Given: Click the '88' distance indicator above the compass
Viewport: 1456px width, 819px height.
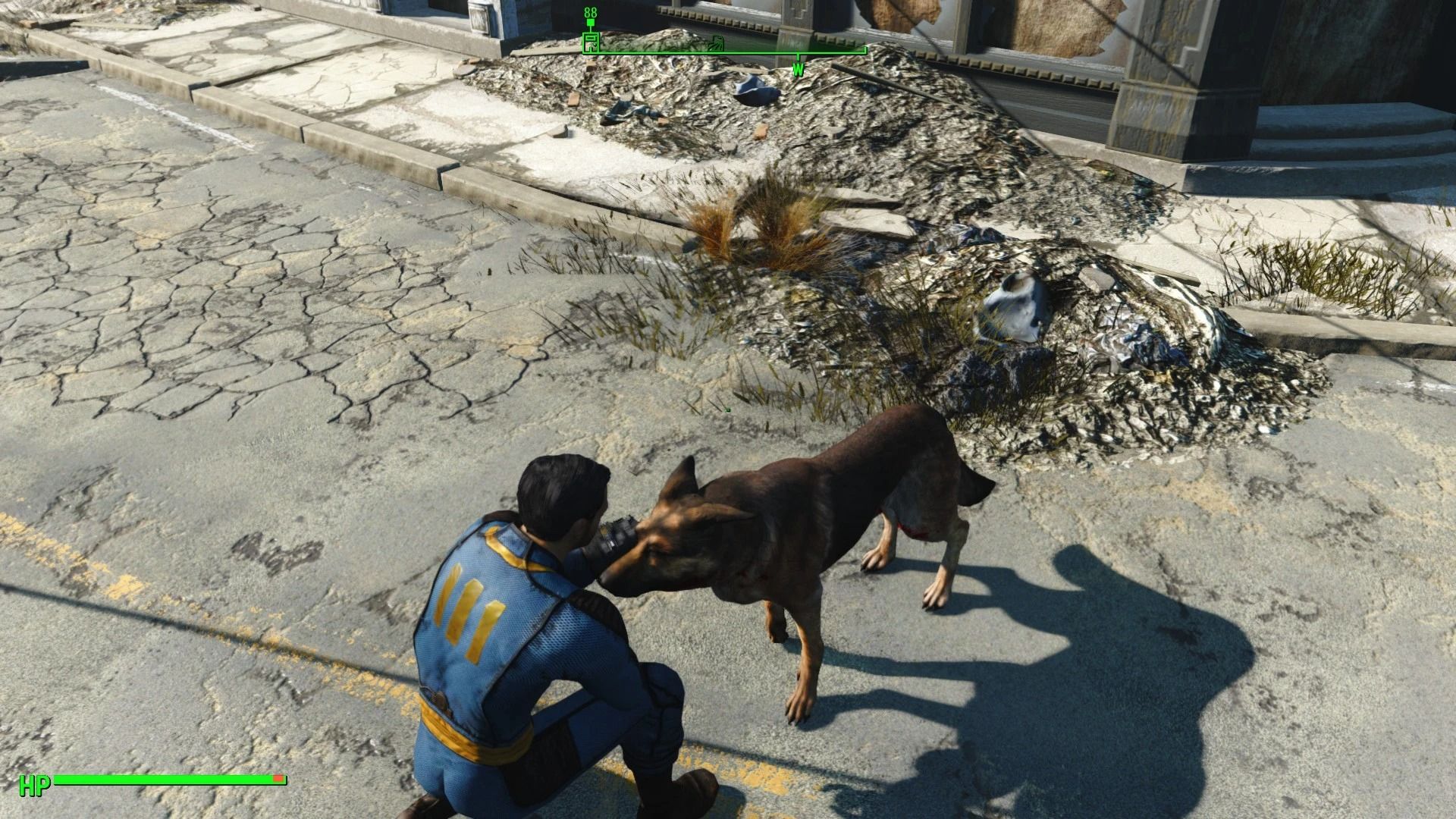Looking at the screenshot, I should coord(590,12).
